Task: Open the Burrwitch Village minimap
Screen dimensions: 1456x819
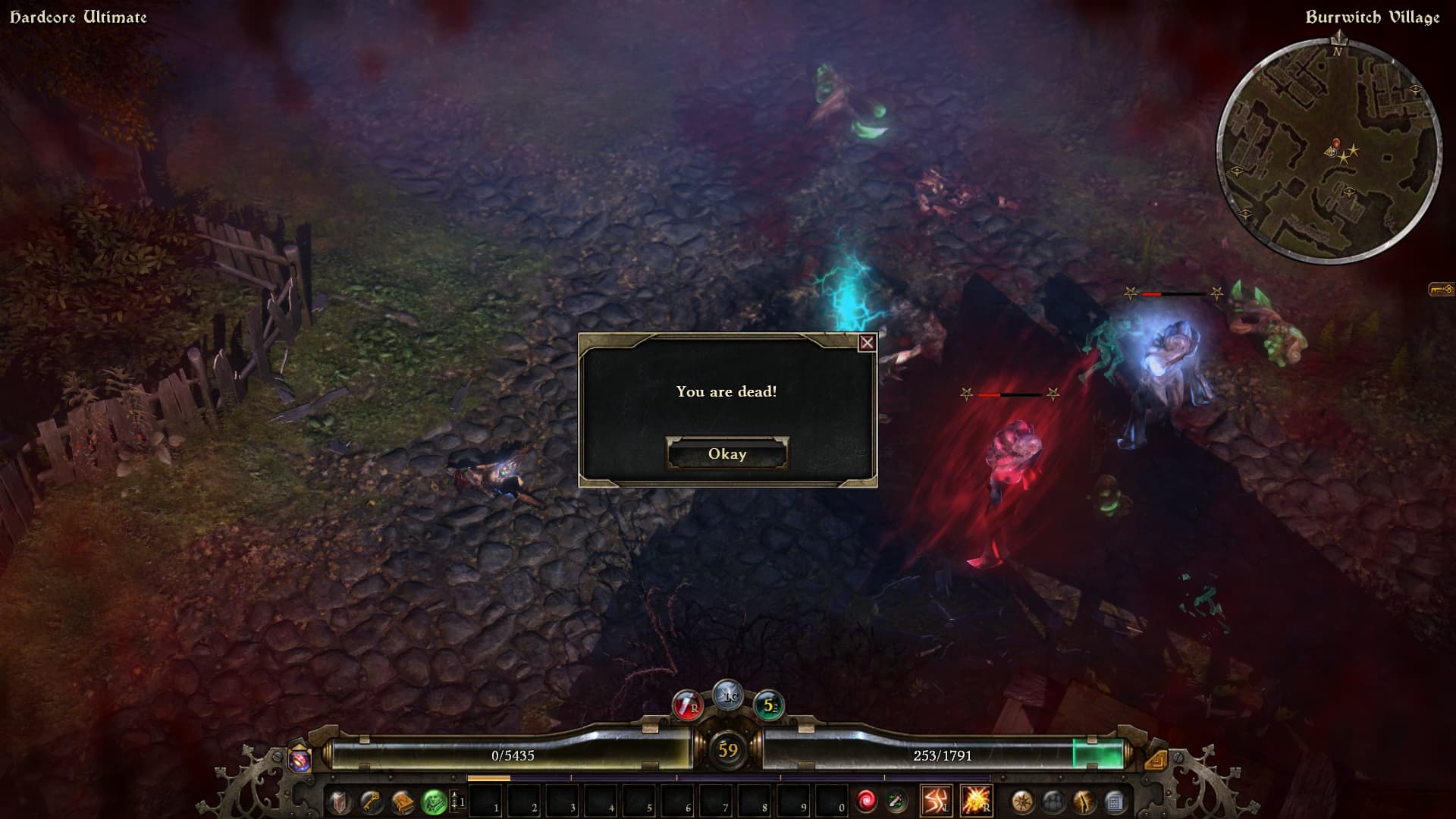Action: pos(1329,150)
